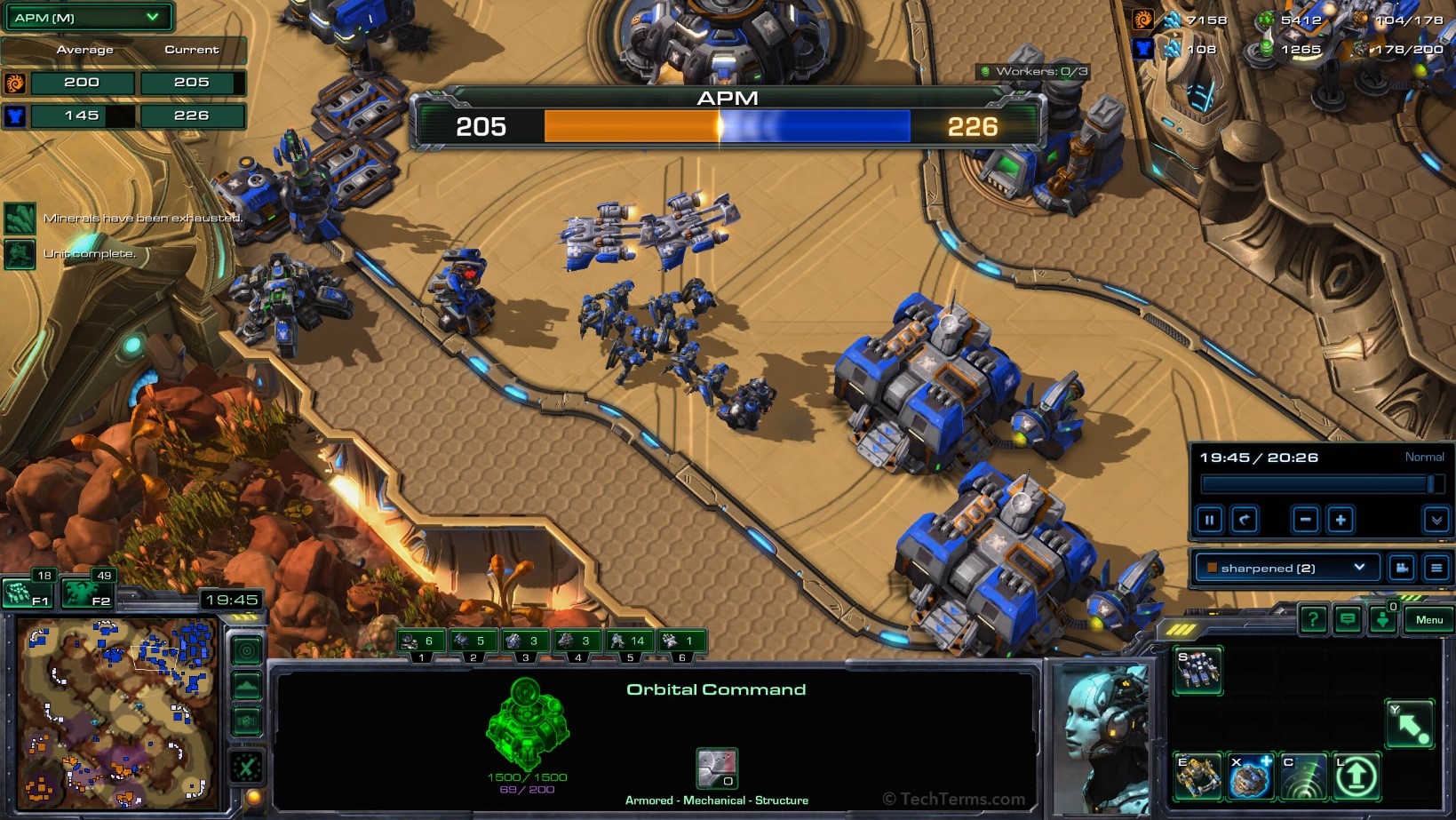Select the F1 idle workers button
This screenshot has height=820, width=1456.
pos(28,593)
